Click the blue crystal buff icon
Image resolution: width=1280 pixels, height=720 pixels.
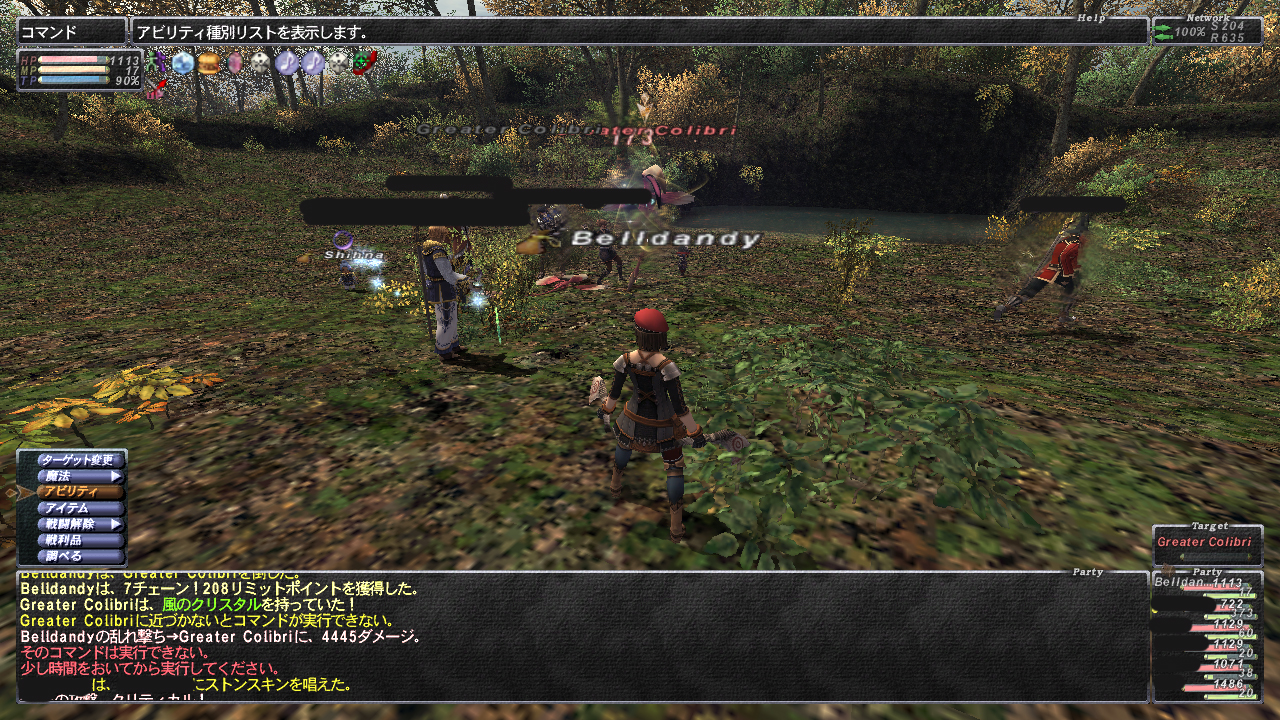point(182,63)
